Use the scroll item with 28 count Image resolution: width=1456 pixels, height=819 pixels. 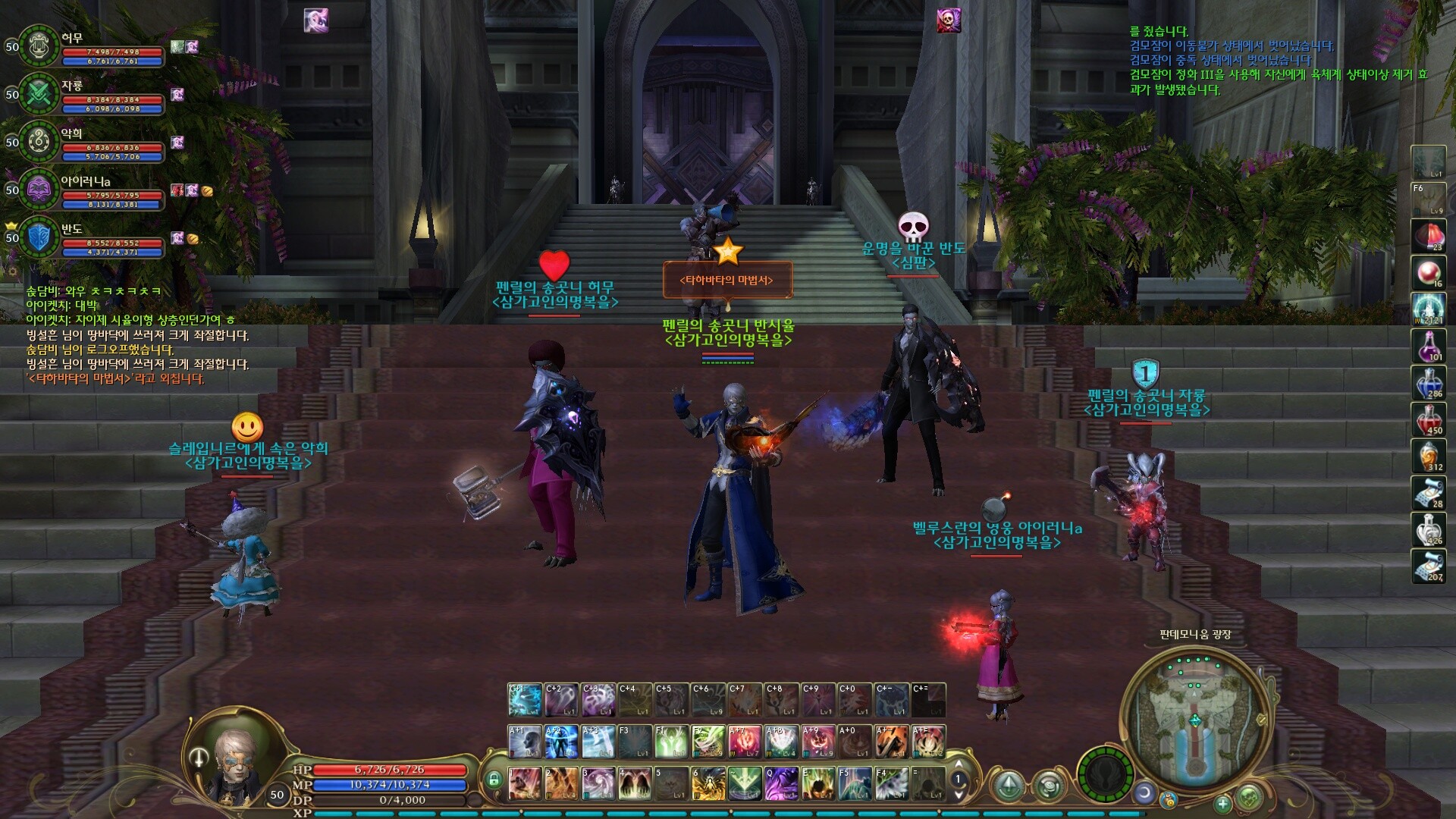click(1428, 492)
